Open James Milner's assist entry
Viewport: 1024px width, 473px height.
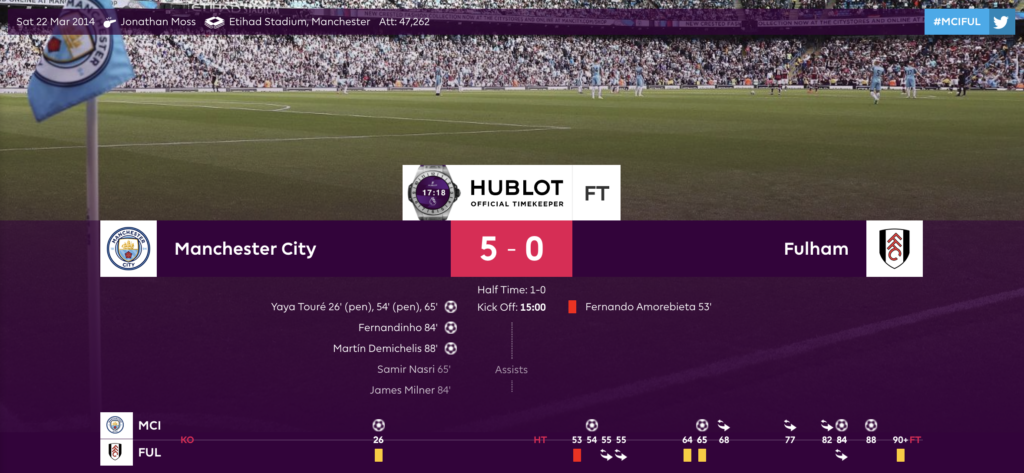[401, 390]
